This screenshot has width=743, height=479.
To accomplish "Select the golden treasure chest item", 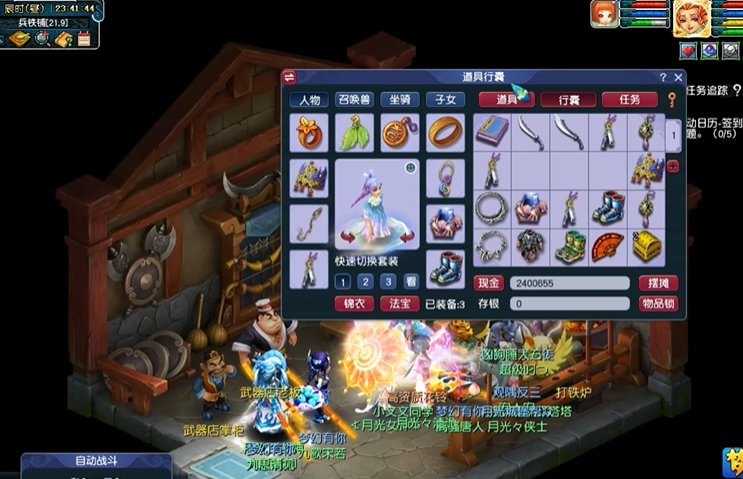I will [646, 245].
